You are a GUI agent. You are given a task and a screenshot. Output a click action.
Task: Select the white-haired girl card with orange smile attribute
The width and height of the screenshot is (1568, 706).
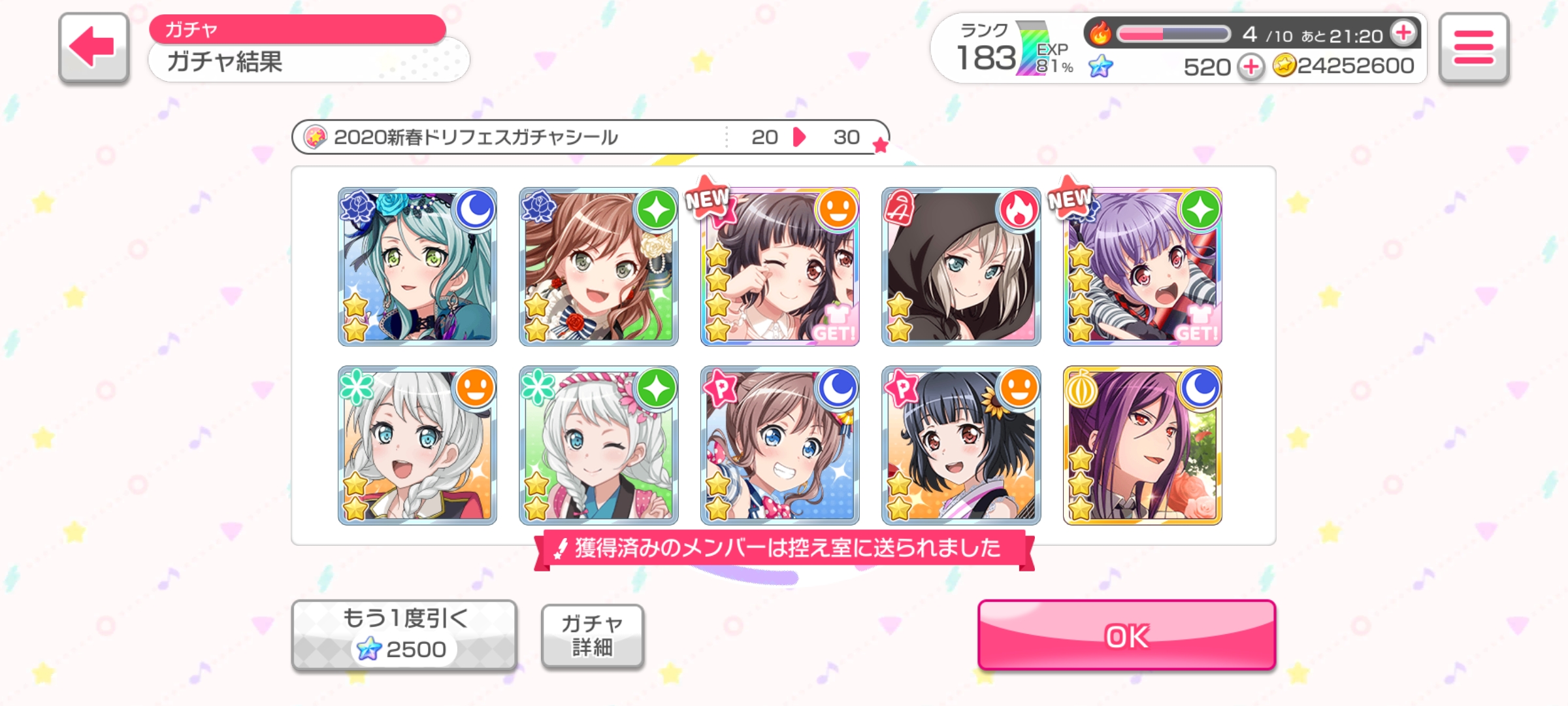click(417, 445)
